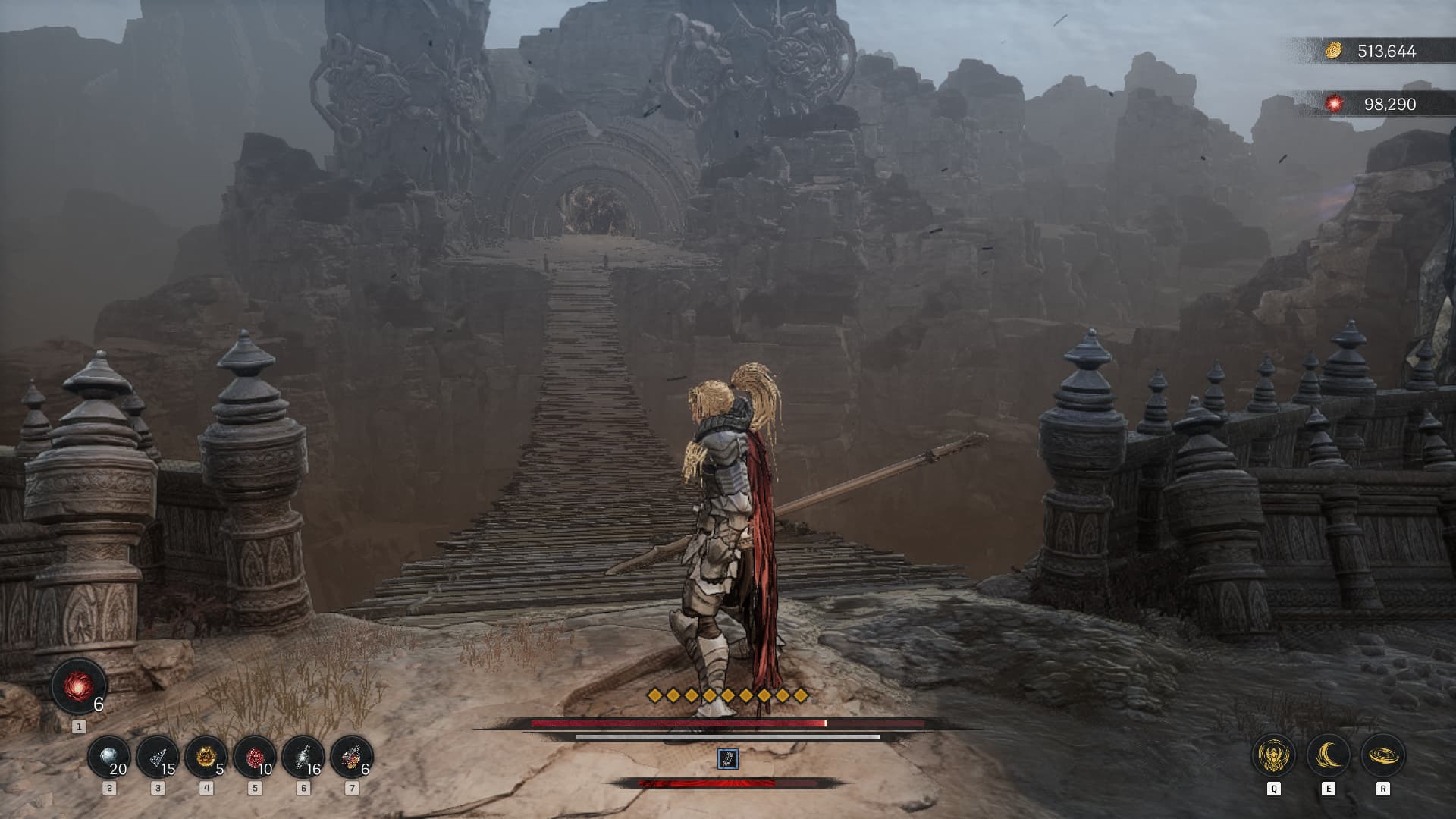Image resolution: width=1456 pixels, height=819 pixels.
Task: Use the red and gold bomb item
Action: tap(351, 757)
